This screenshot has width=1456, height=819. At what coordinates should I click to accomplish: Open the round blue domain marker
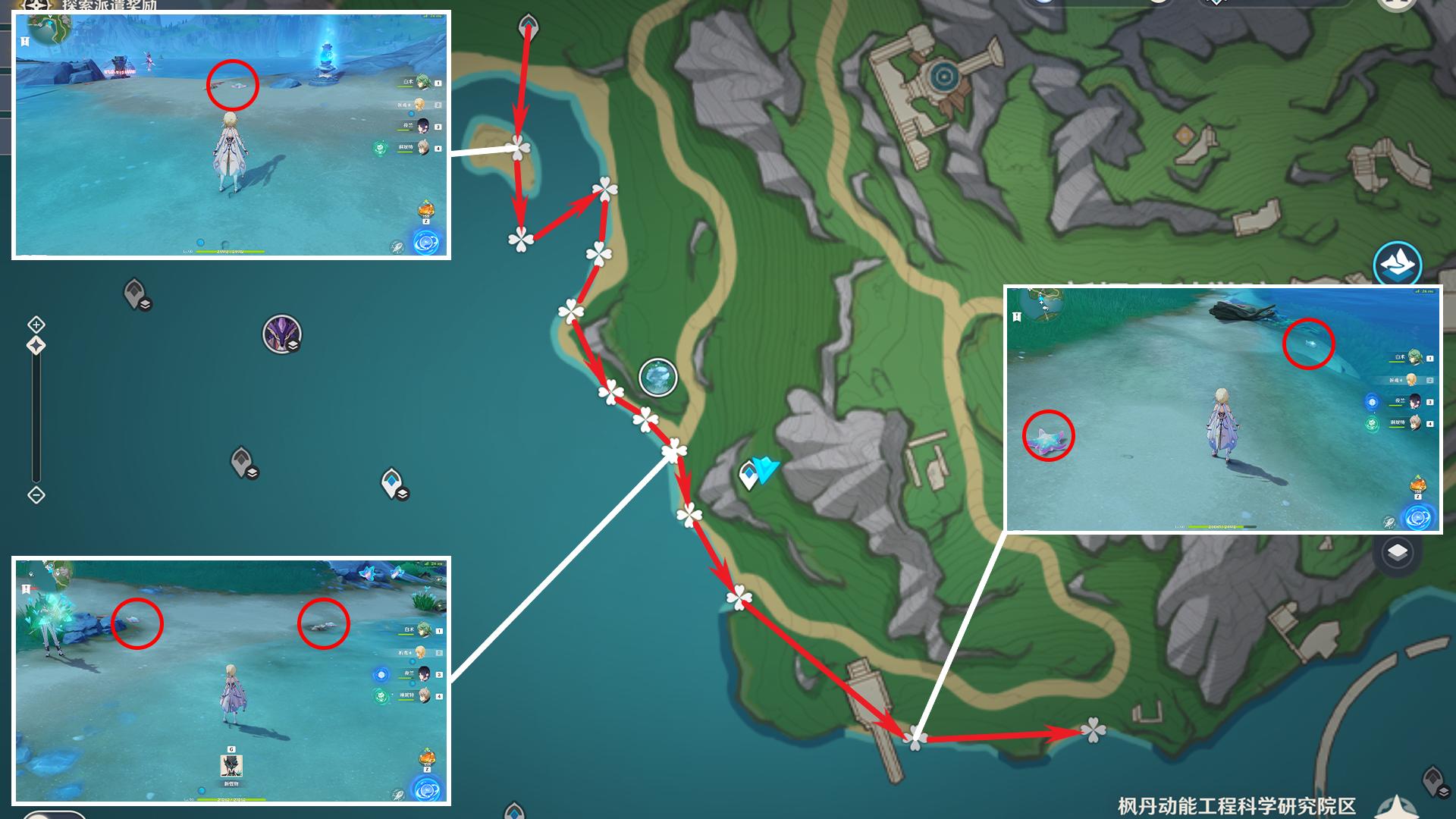(x=657, y=377)
